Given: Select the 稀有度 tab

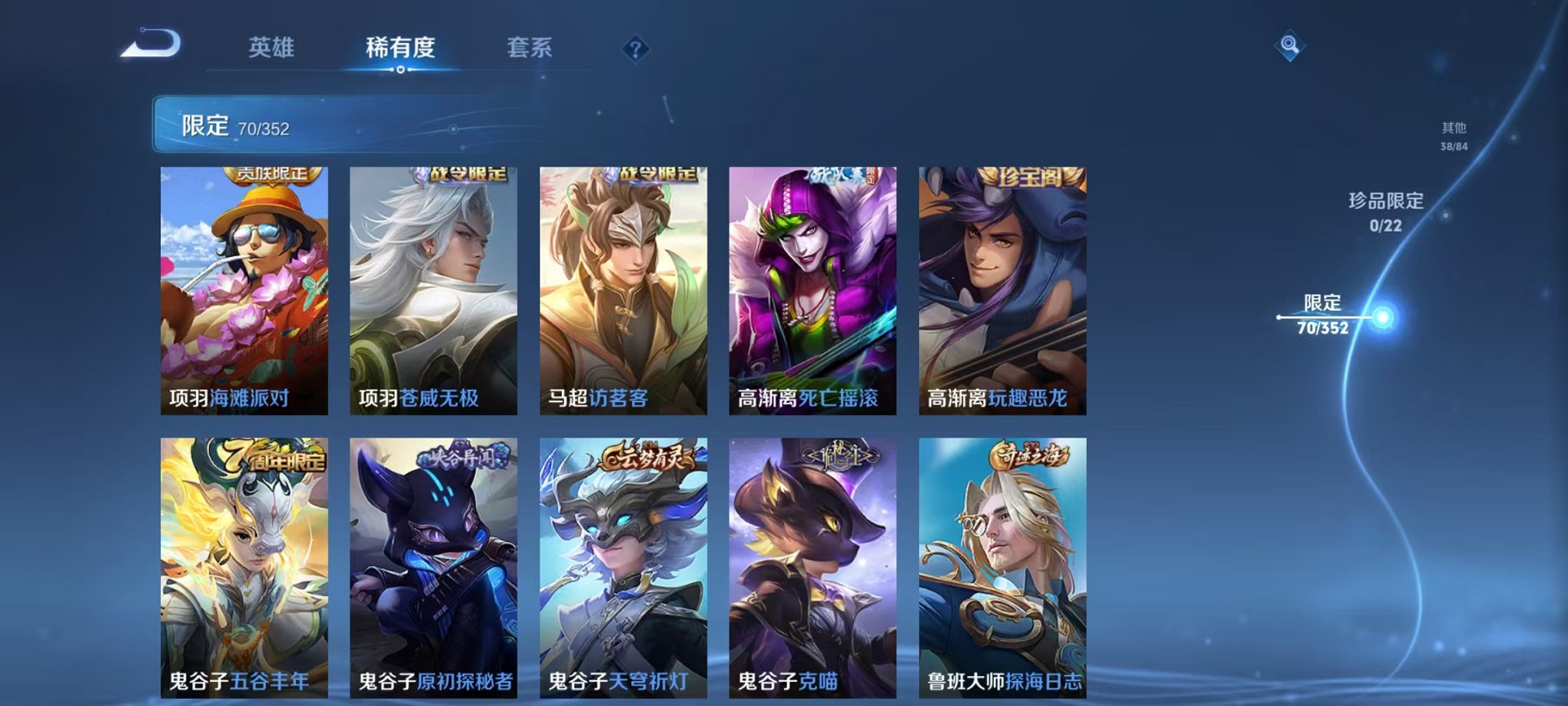Looking at the screenshot, I should [x=400, y=48].
